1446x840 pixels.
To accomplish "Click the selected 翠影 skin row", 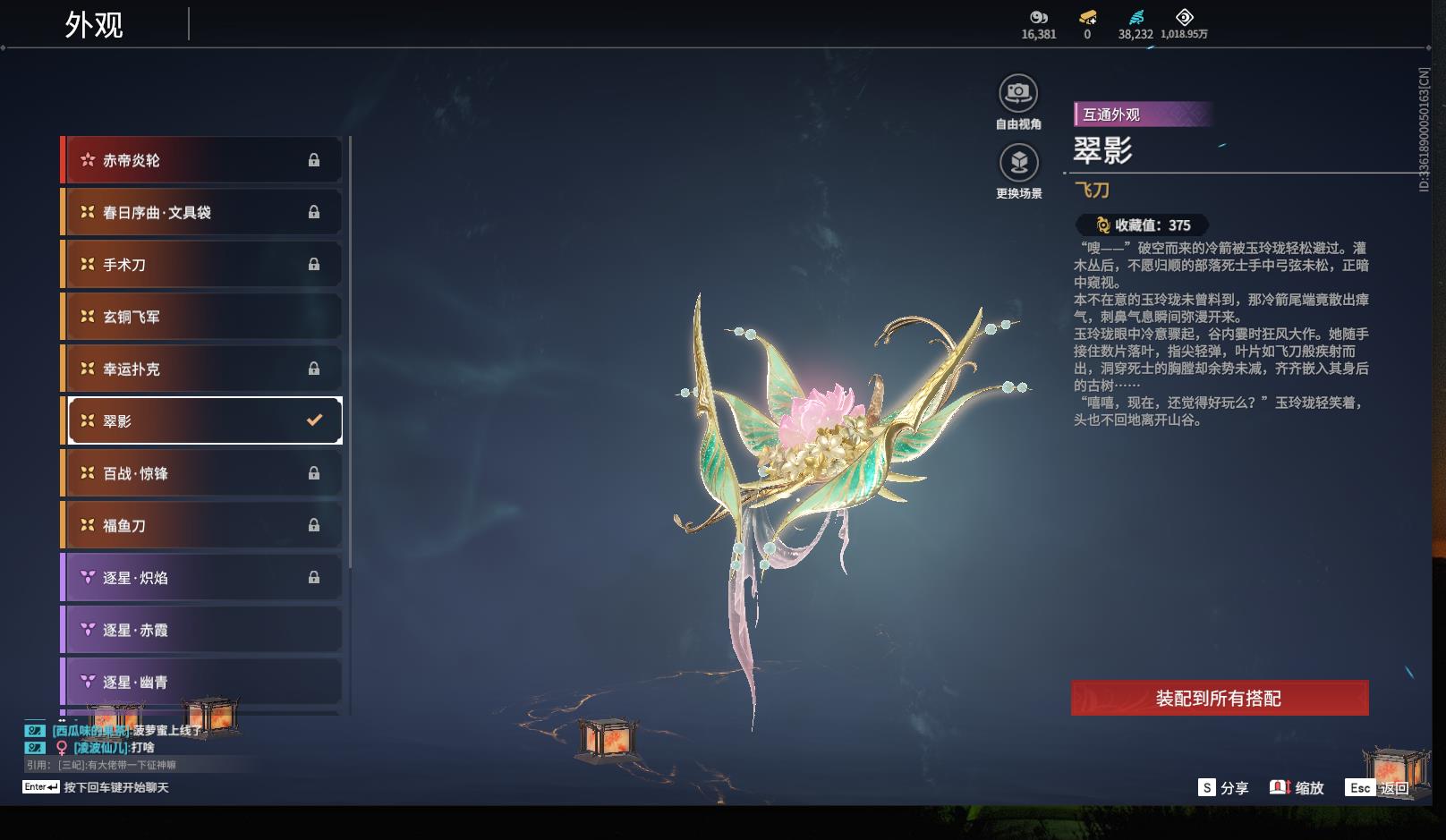I will [x=204, y=420].
